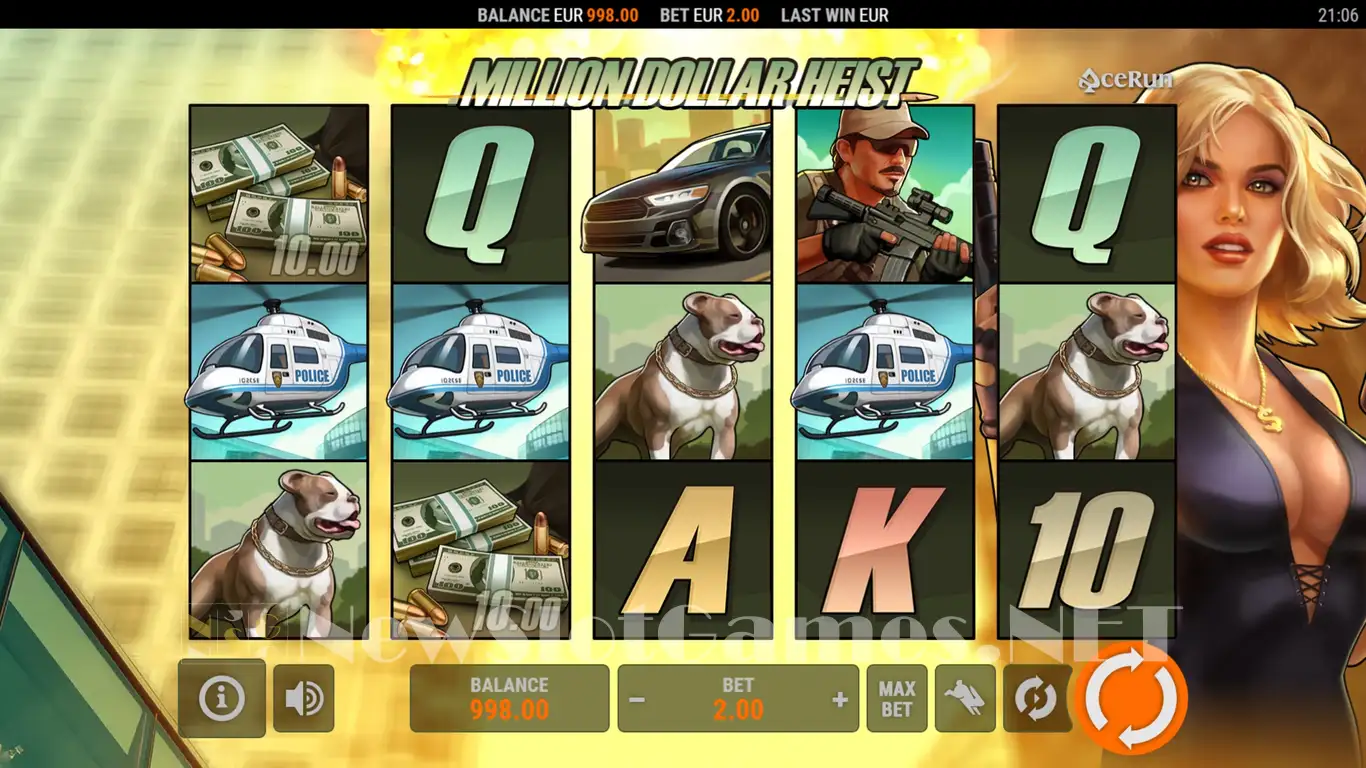Increase the bet with the plus button
Viewport: 1366px width, 768px height.
(840, 699)
